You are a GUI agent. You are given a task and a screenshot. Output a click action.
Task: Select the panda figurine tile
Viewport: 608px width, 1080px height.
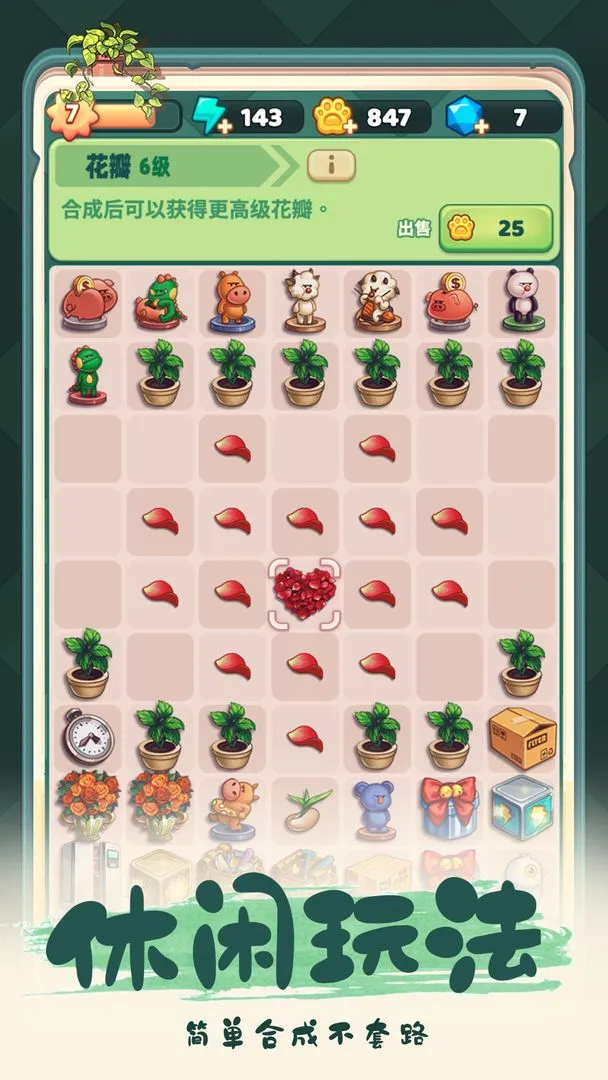pos(521,301)
